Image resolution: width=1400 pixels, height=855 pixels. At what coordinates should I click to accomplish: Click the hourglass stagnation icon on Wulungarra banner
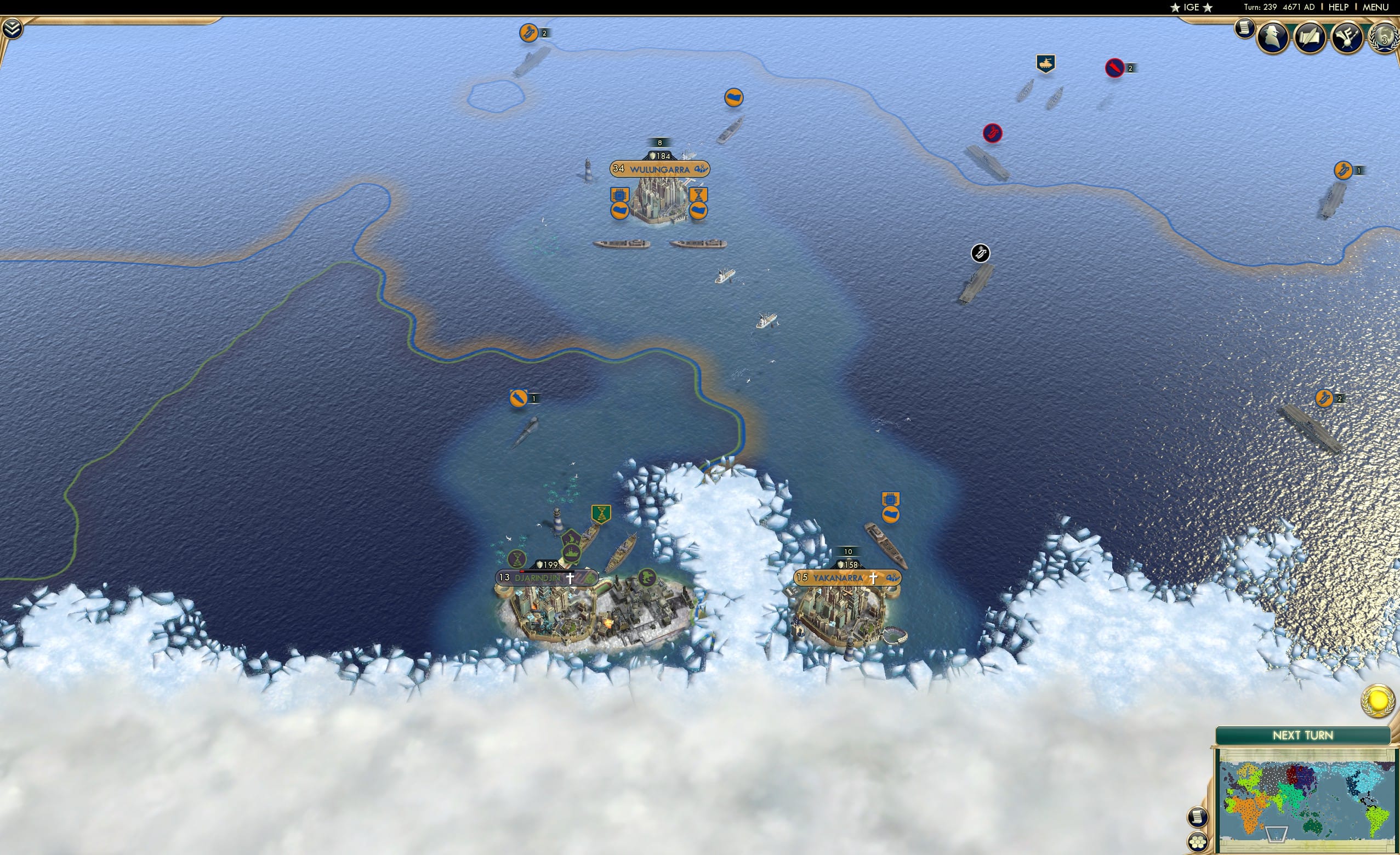pos(699,195)
